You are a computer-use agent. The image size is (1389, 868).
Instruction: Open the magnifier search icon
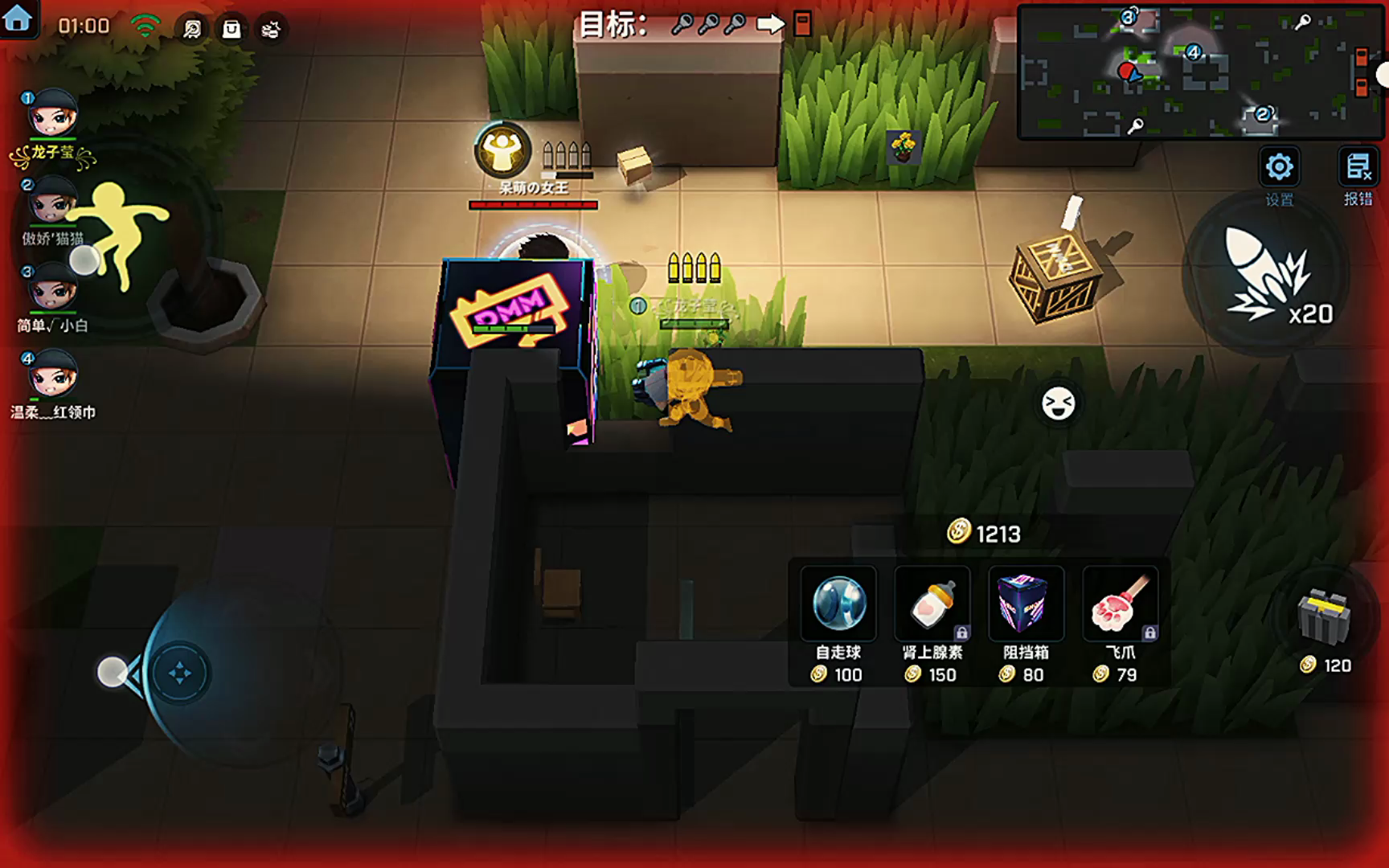pyautogui.click(x=192, y=30)
